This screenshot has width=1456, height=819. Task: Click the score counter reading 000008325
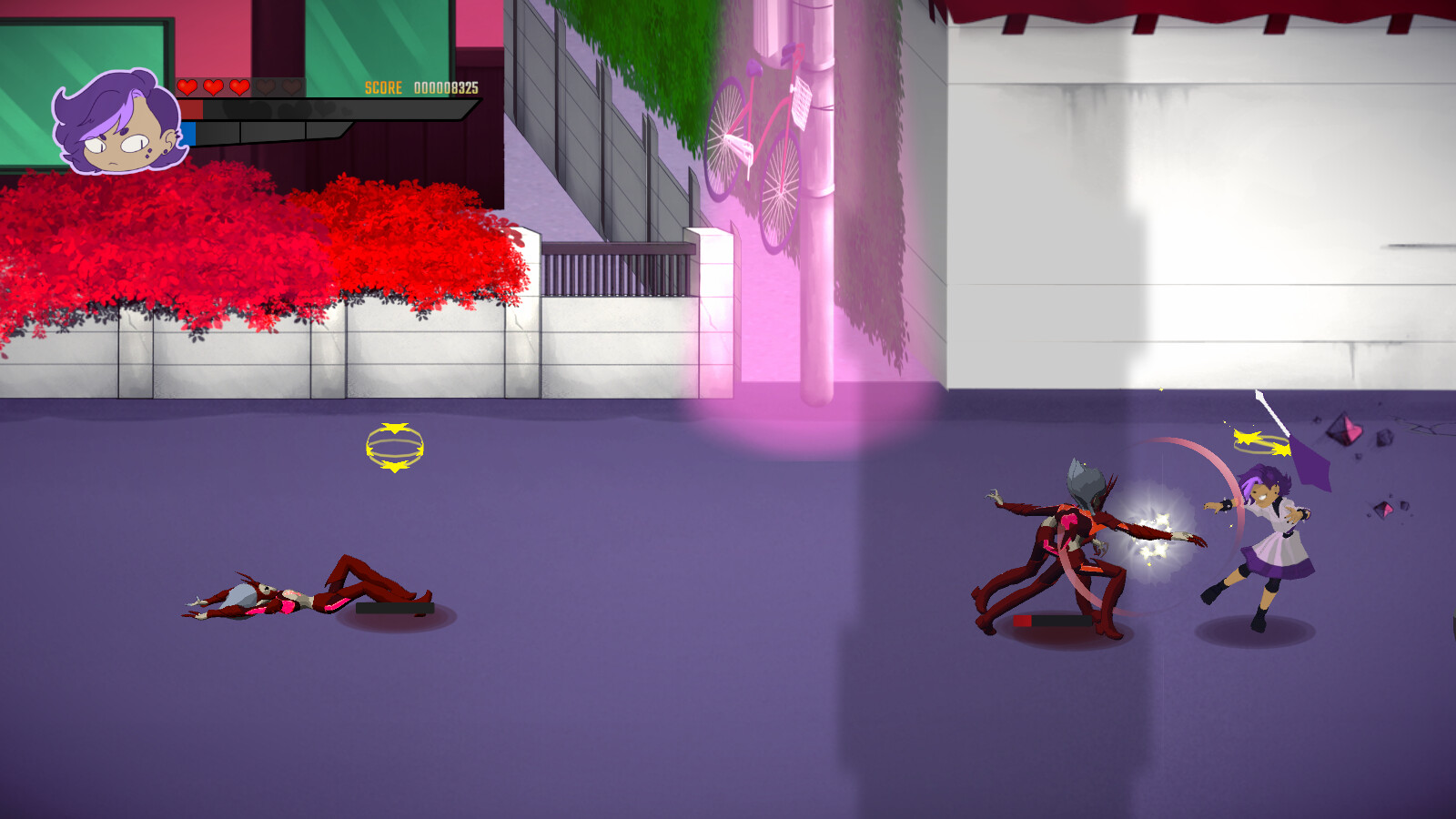pyautogui.click(x=447, y=87)
